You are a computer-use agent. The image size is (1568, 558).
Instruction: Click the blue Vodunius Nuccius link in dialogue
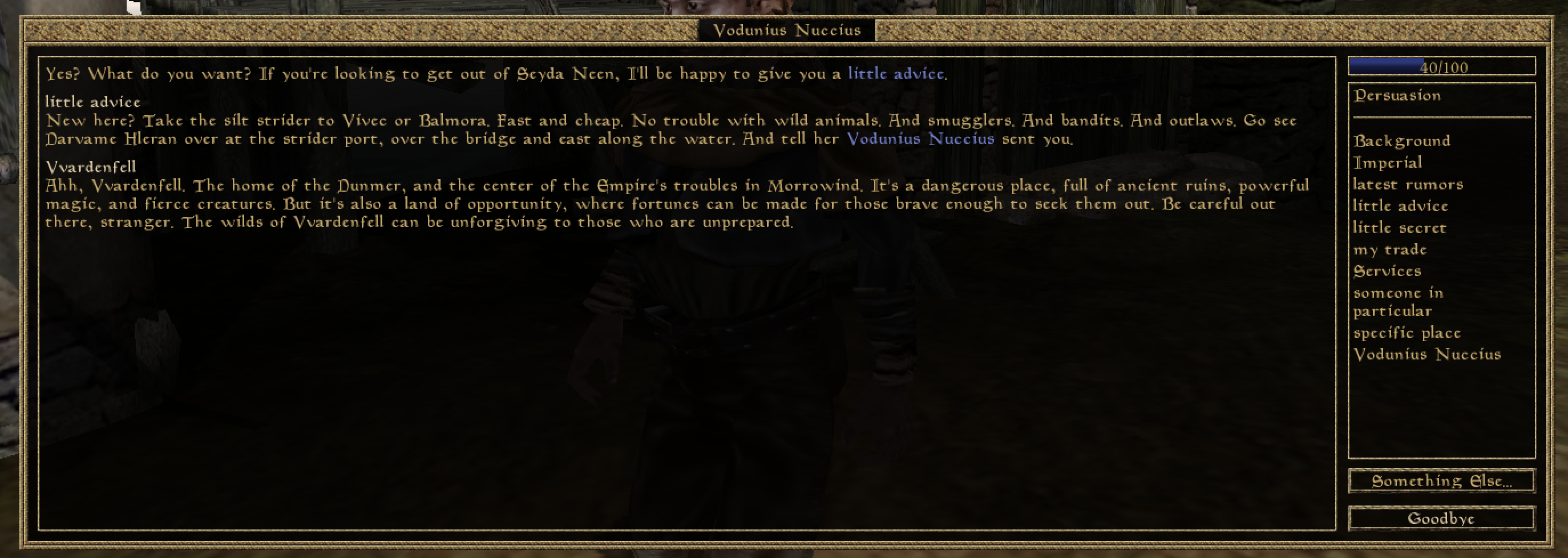920,139
